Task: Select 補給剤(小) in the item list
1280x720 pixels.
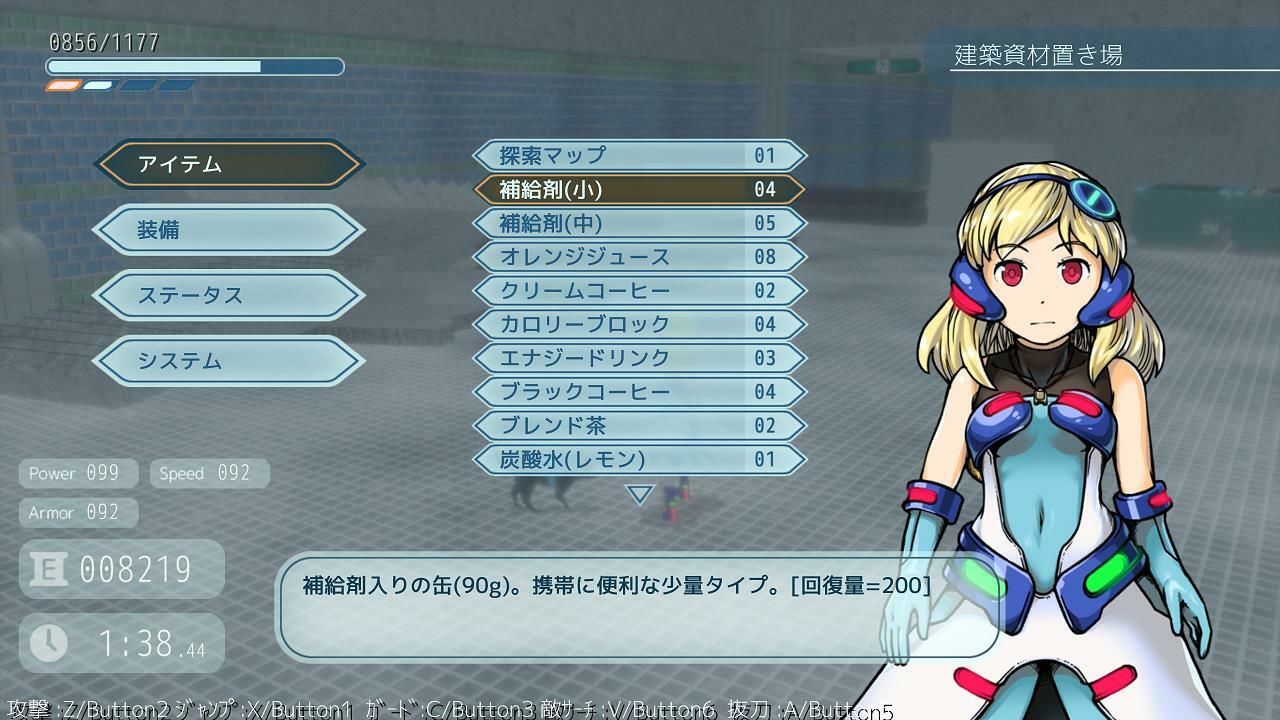Action: tap(640, 189)
